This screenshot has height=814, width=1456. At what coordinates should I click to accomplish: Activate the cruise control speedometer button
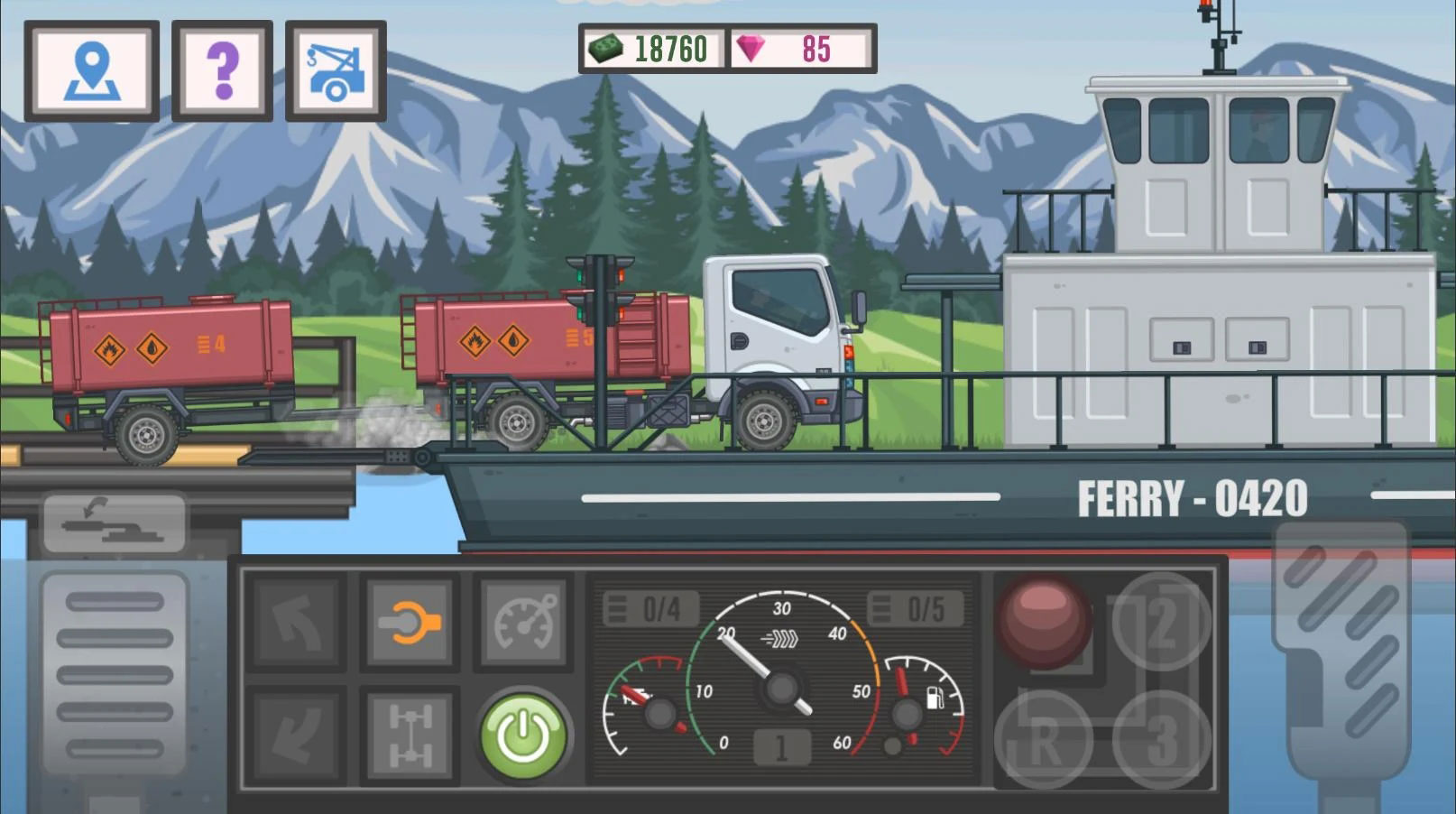(523, 622)
